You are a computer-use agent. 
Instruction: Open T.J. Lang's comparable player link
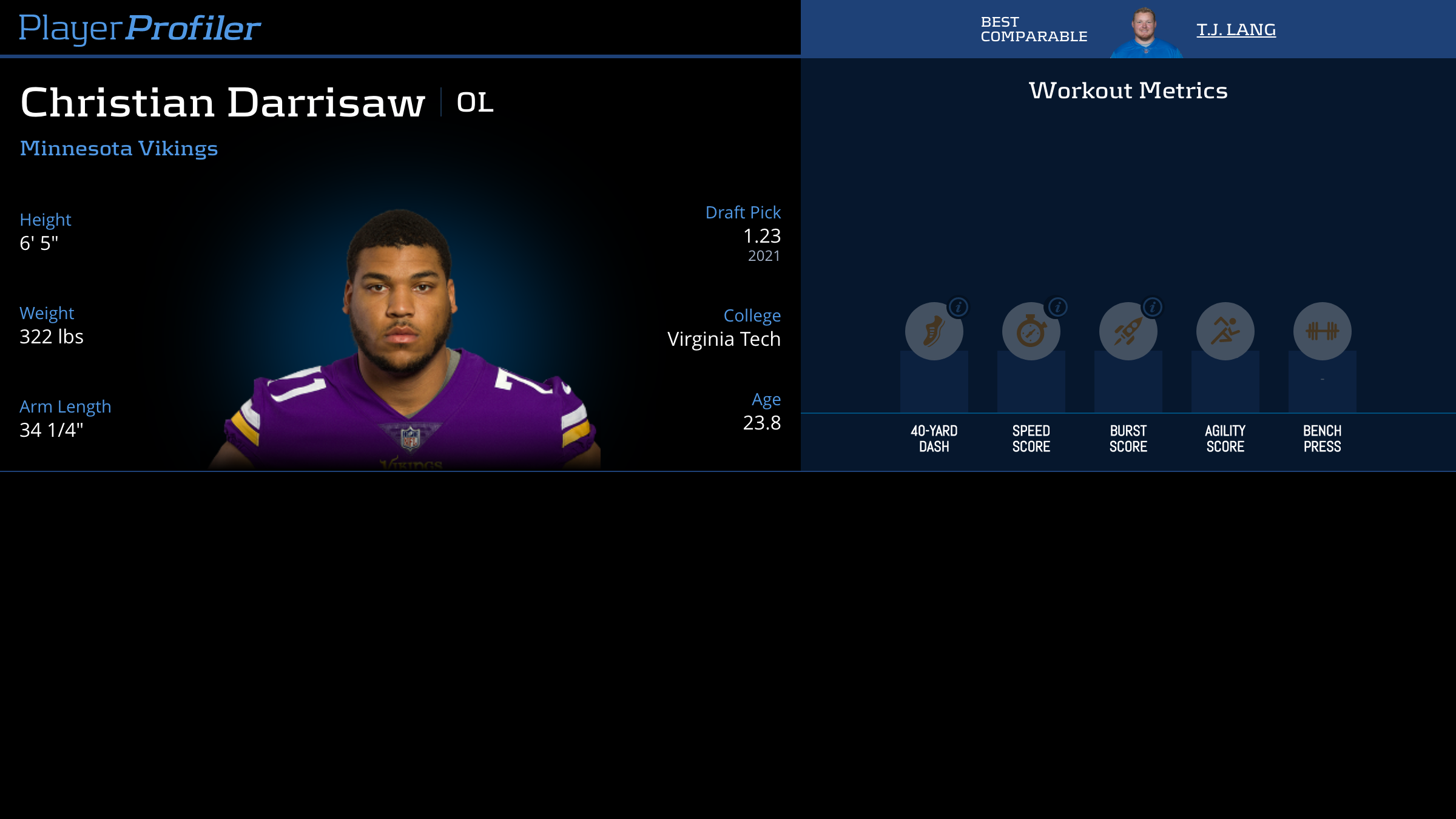[1236, 30]
